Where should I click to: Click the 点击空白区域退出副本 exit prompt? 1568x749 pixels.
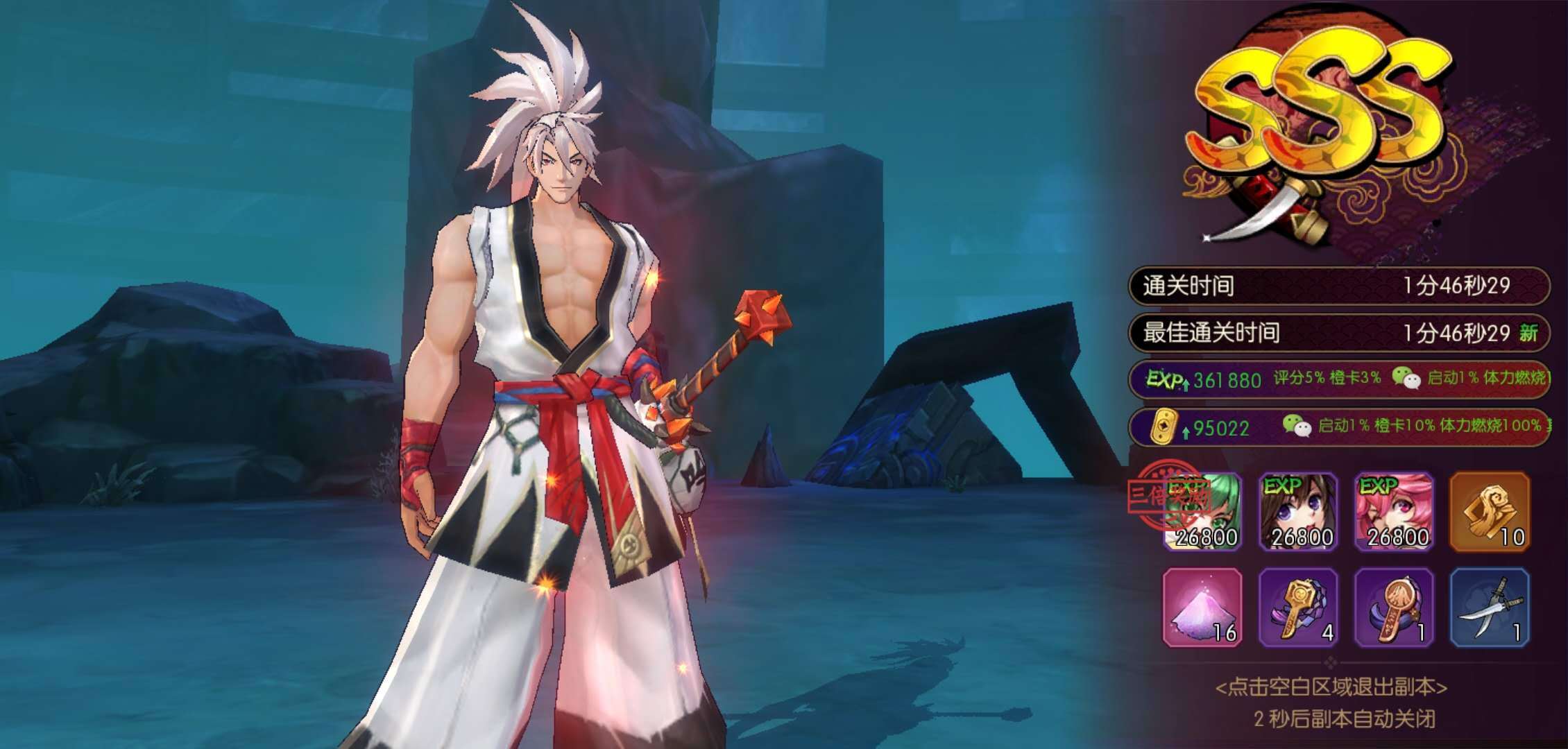point(1331,687)
